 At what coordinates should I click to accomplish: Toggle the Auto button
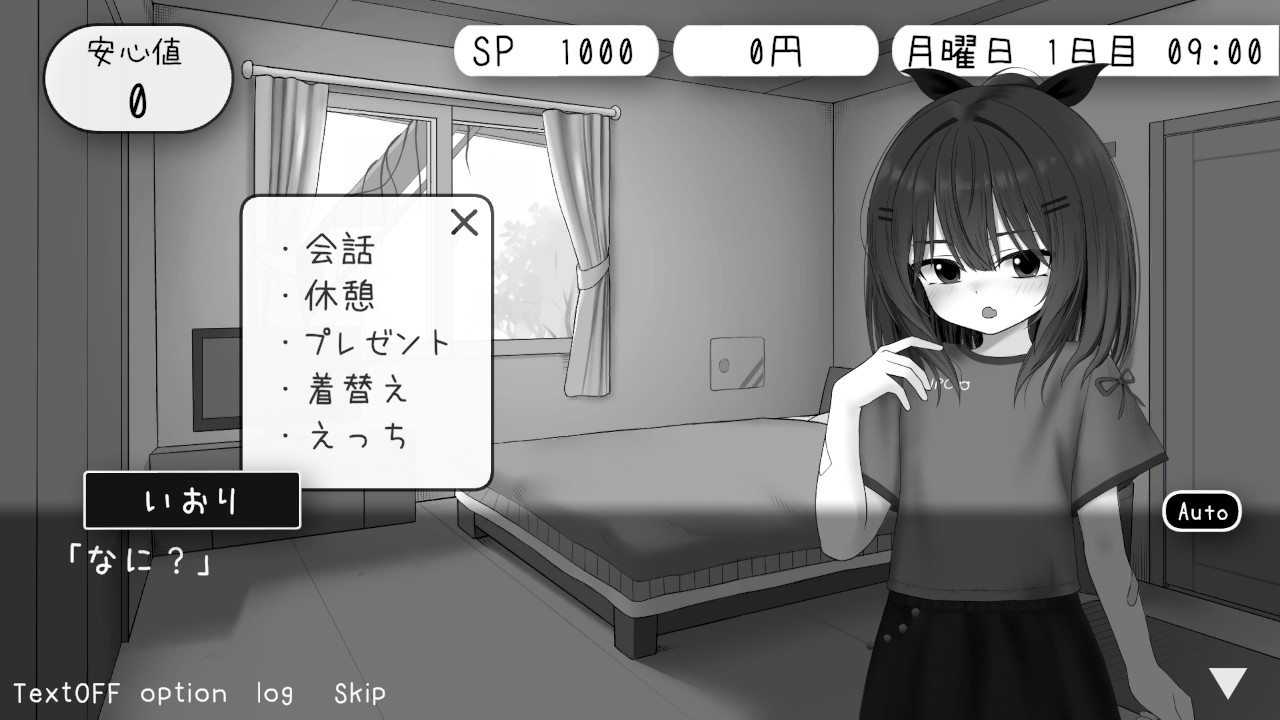[1202, 512]
